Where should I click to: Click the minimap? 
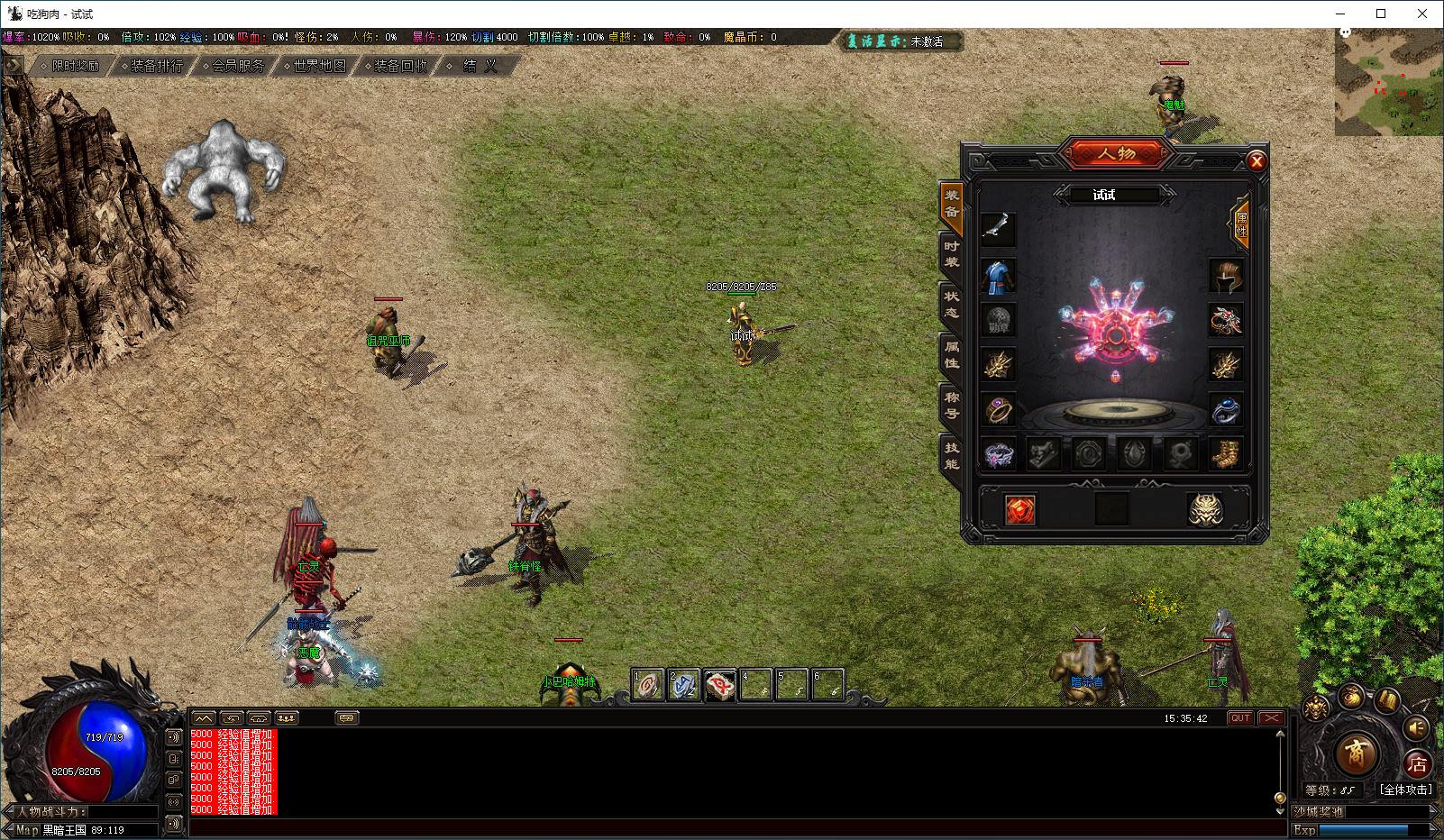1387,83
